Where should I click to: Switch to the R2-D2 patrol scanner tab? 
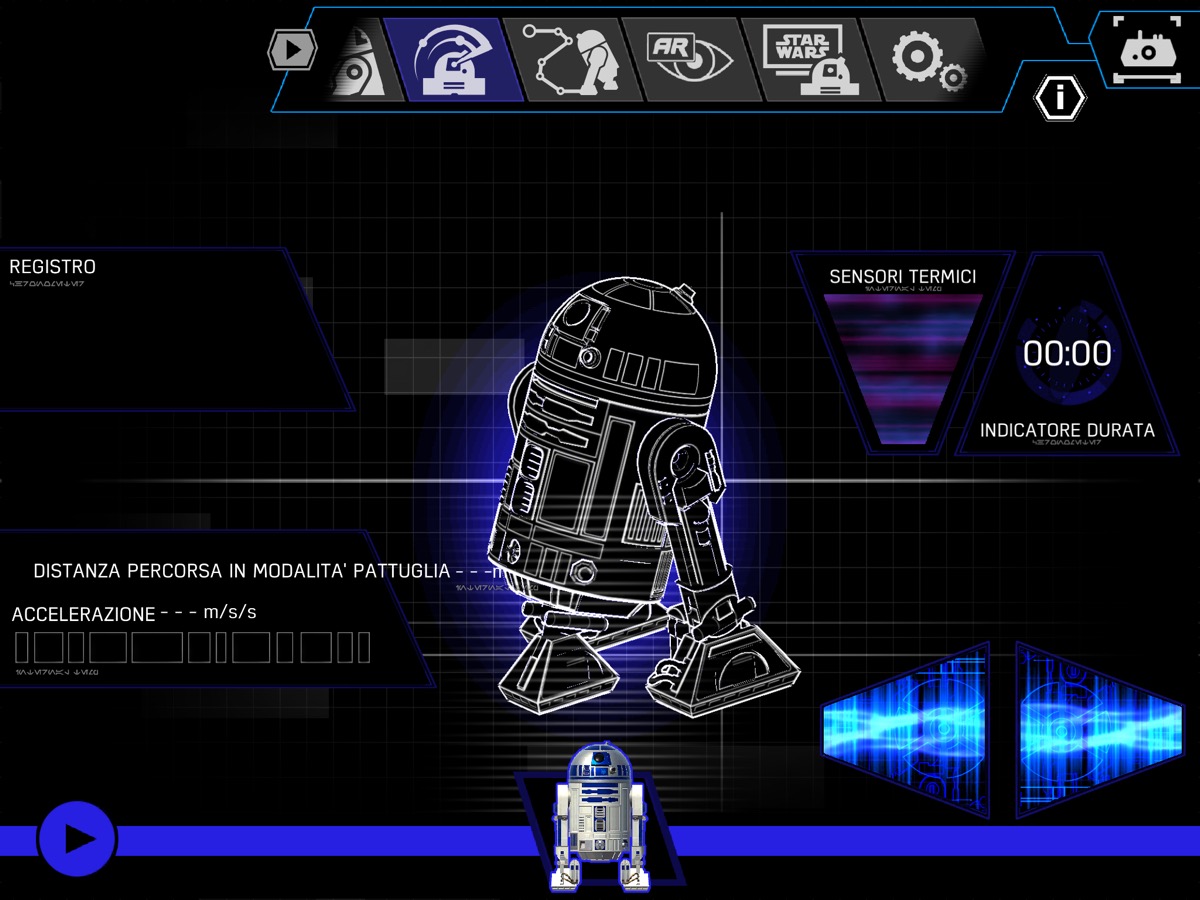click(455, 60)
